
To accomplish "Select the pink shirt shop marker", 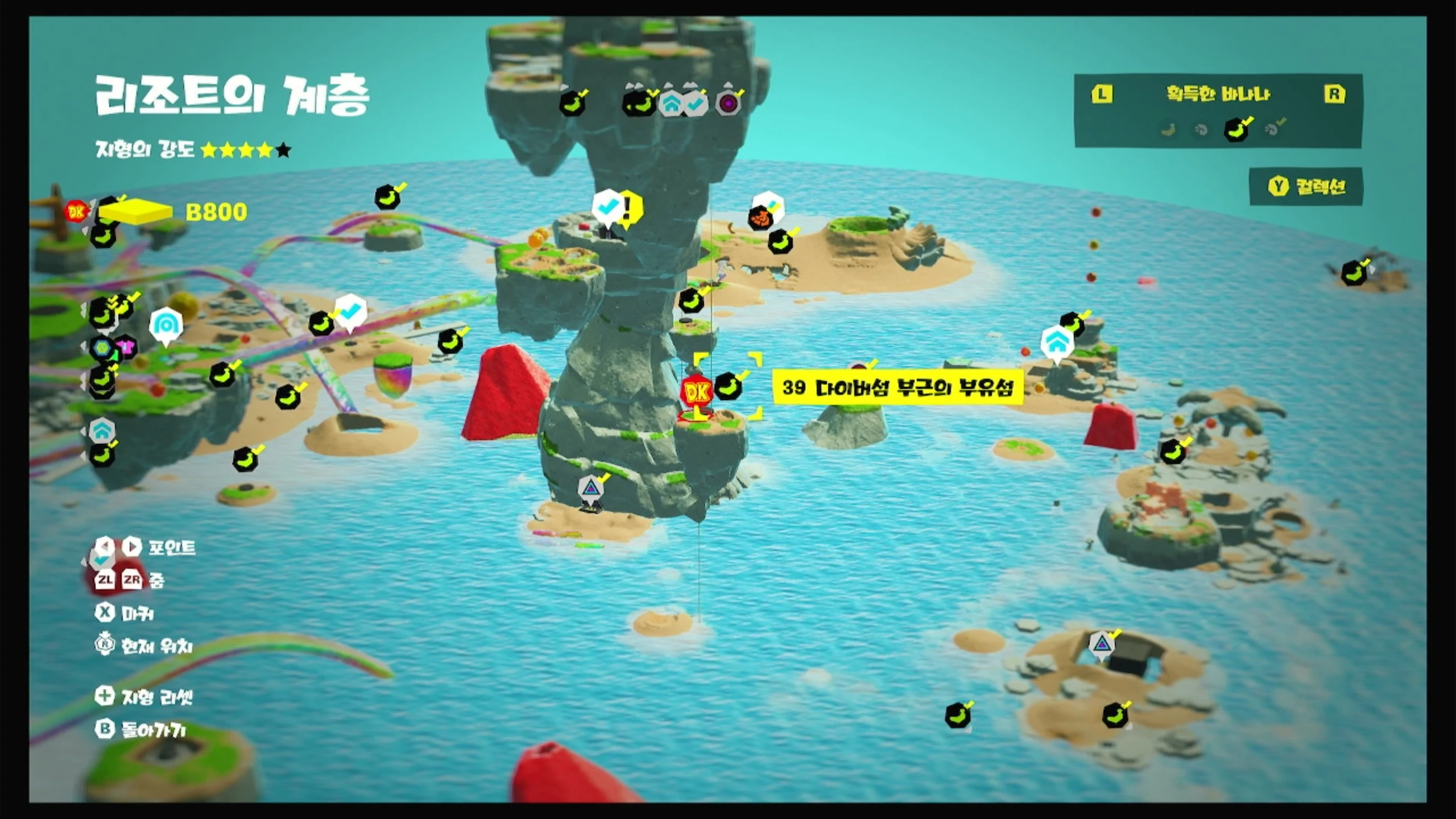I will (x=126, y=346).
